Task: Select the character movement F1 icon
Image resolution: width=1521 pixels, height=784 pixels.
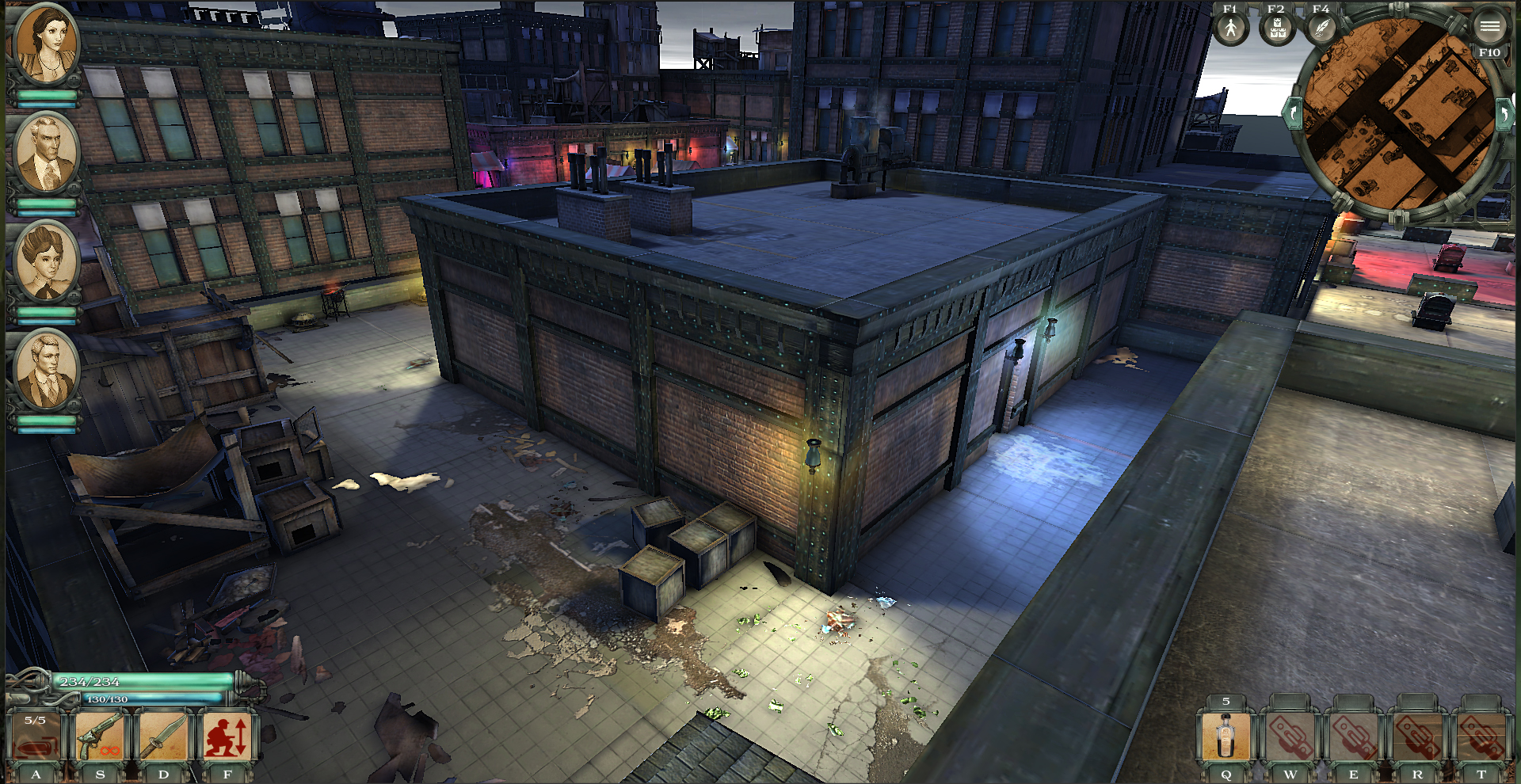Action: click(1230, 30)
